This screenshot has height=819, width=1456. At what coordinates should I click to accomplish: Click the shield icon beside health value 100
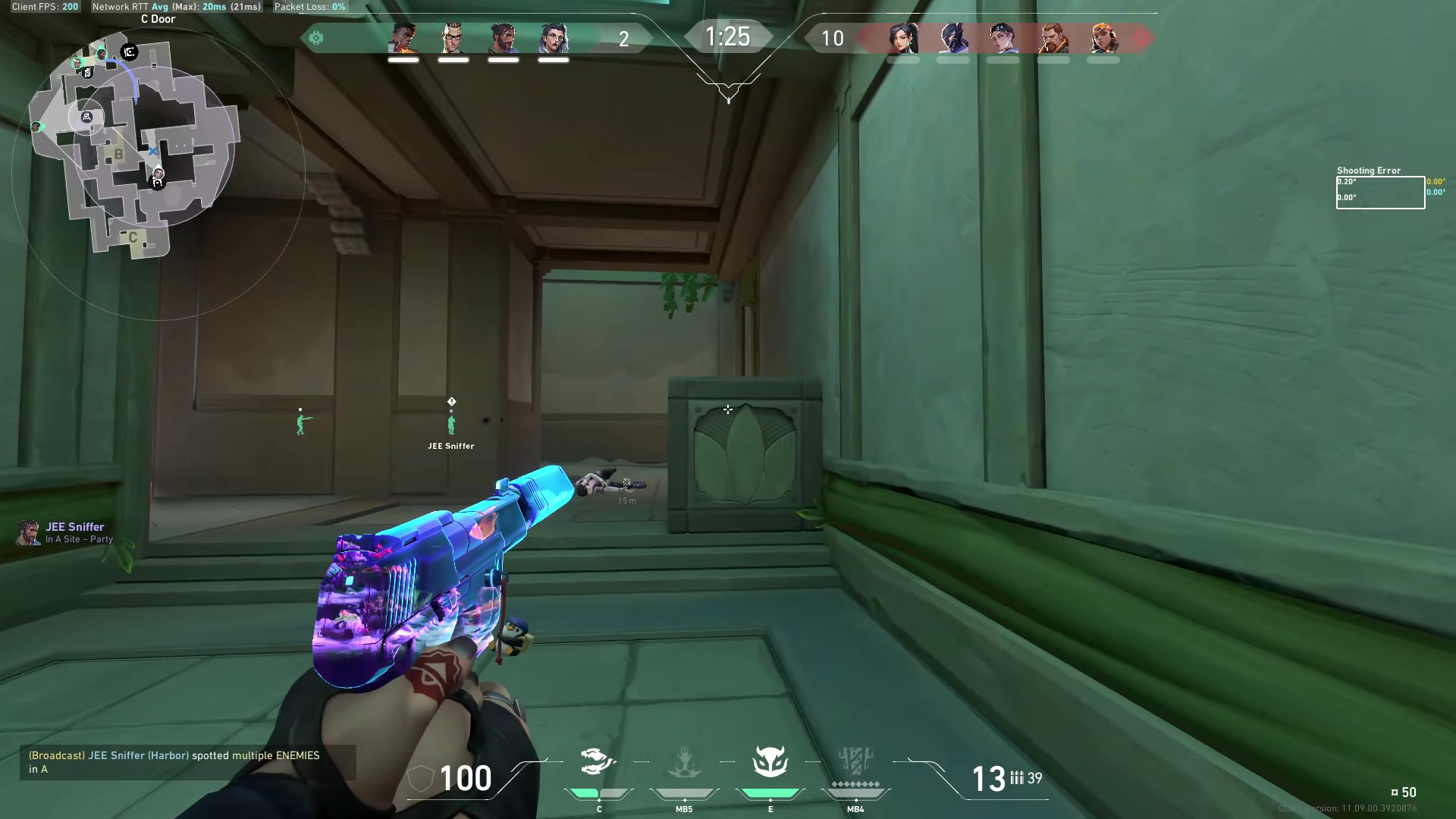419,778
